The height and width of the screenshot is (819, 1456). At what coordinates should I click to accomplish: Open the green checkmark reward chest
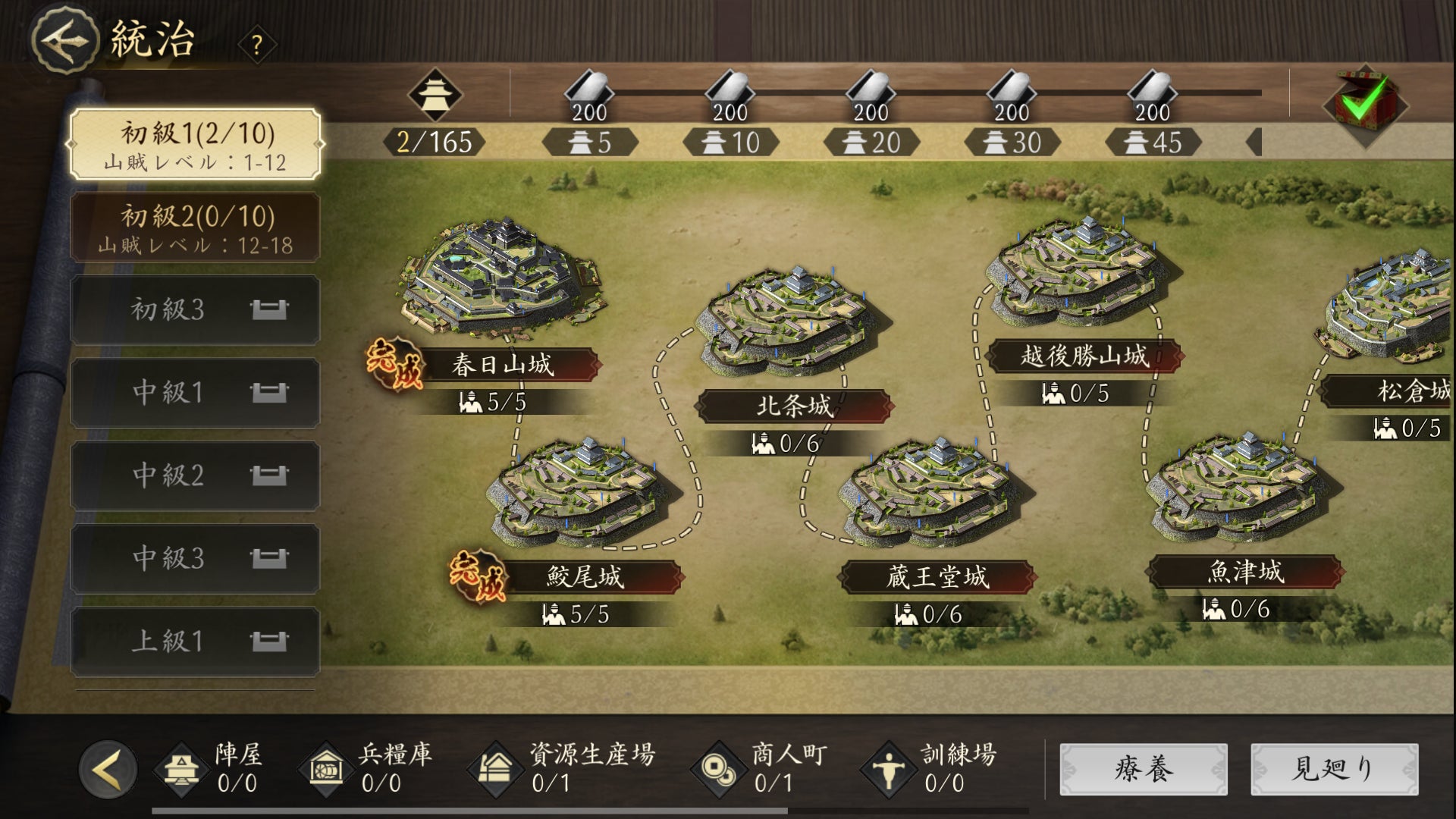click(1364, 105)
